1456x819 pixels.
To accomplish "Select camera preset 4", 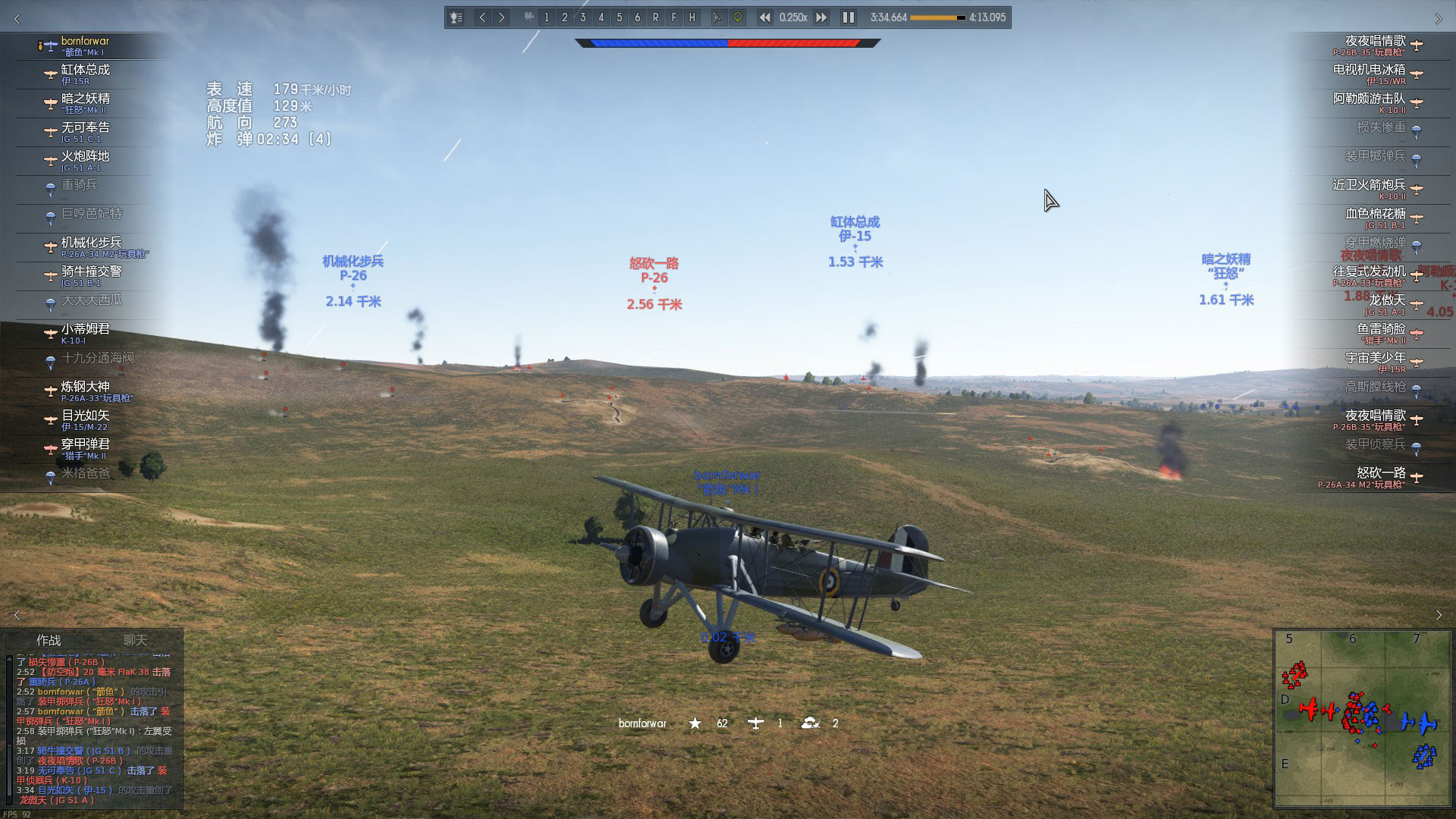I will [601, 17].
